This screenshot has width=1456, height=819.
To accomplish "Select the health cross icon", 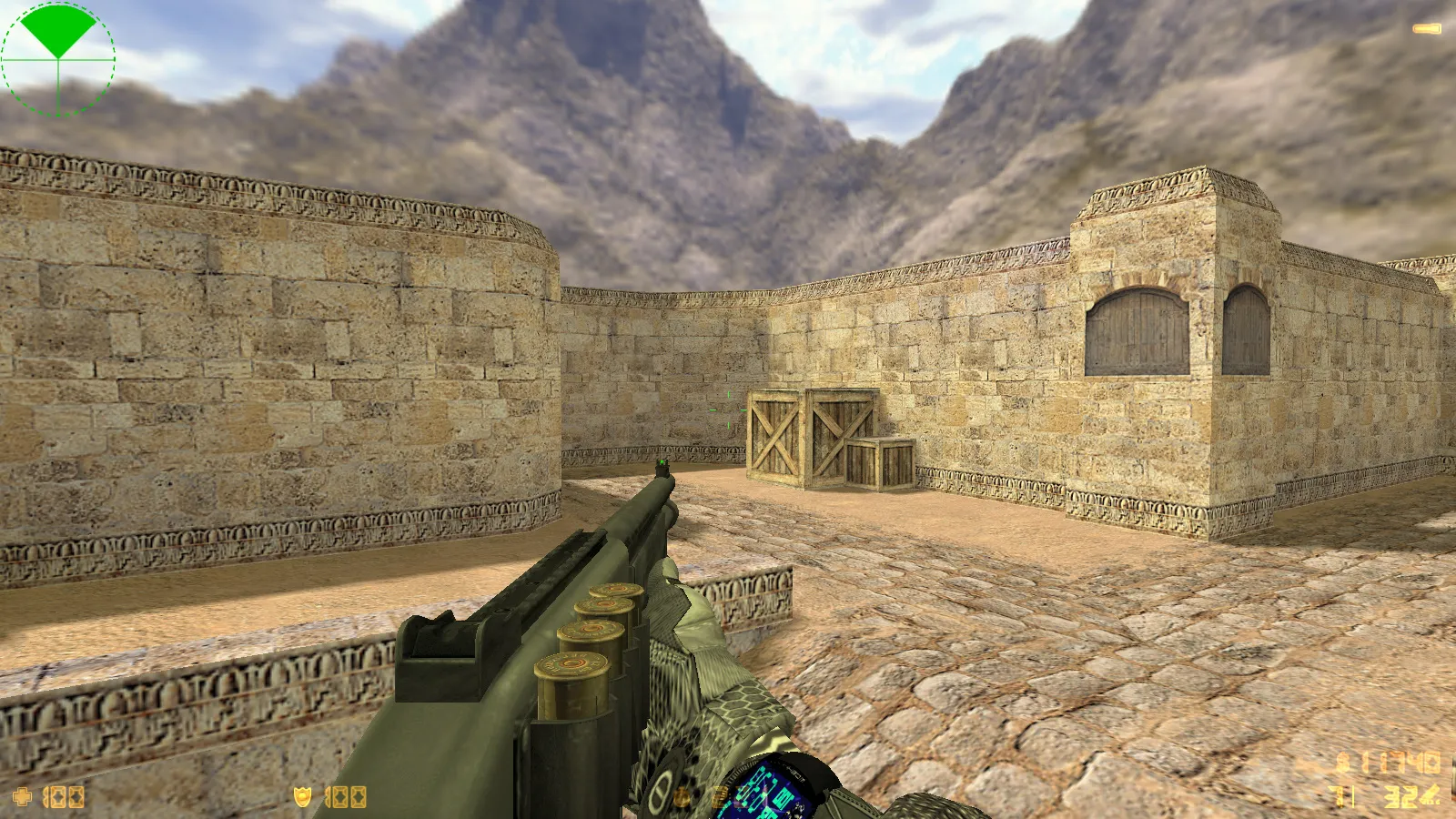I will coord(22,797).
